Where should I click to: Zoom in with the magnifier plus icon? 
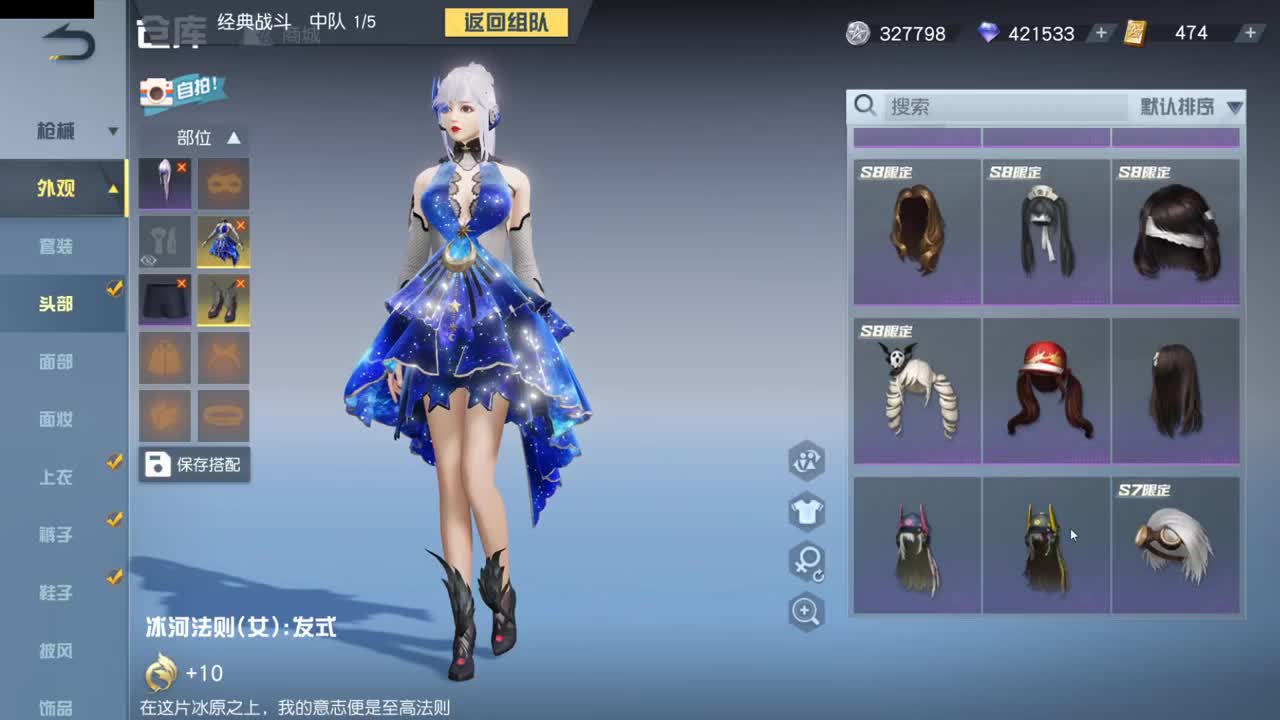click(x=806, y=610)
